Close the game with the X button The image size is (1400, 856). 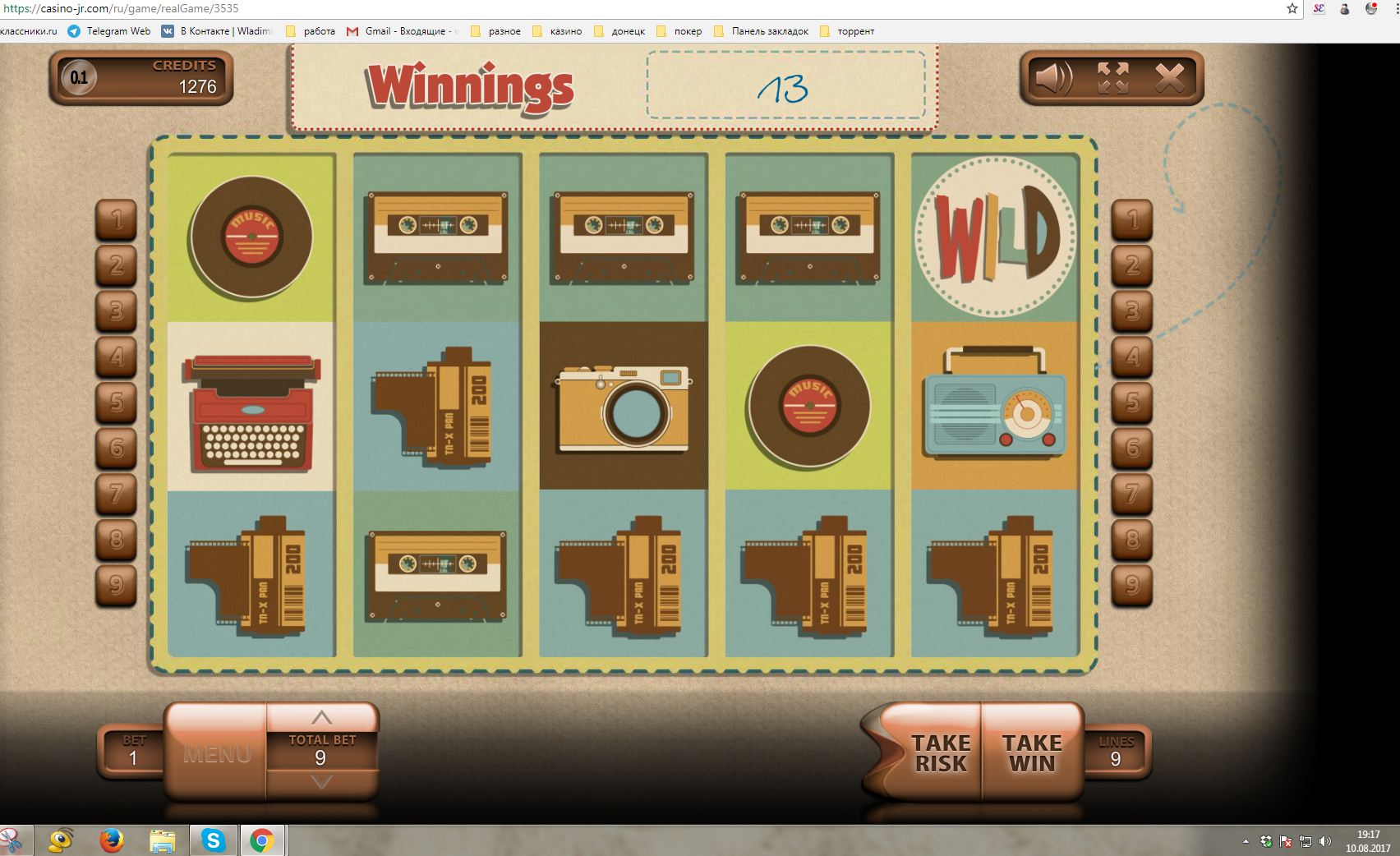pyautogui.click(x=1169, y=79)
